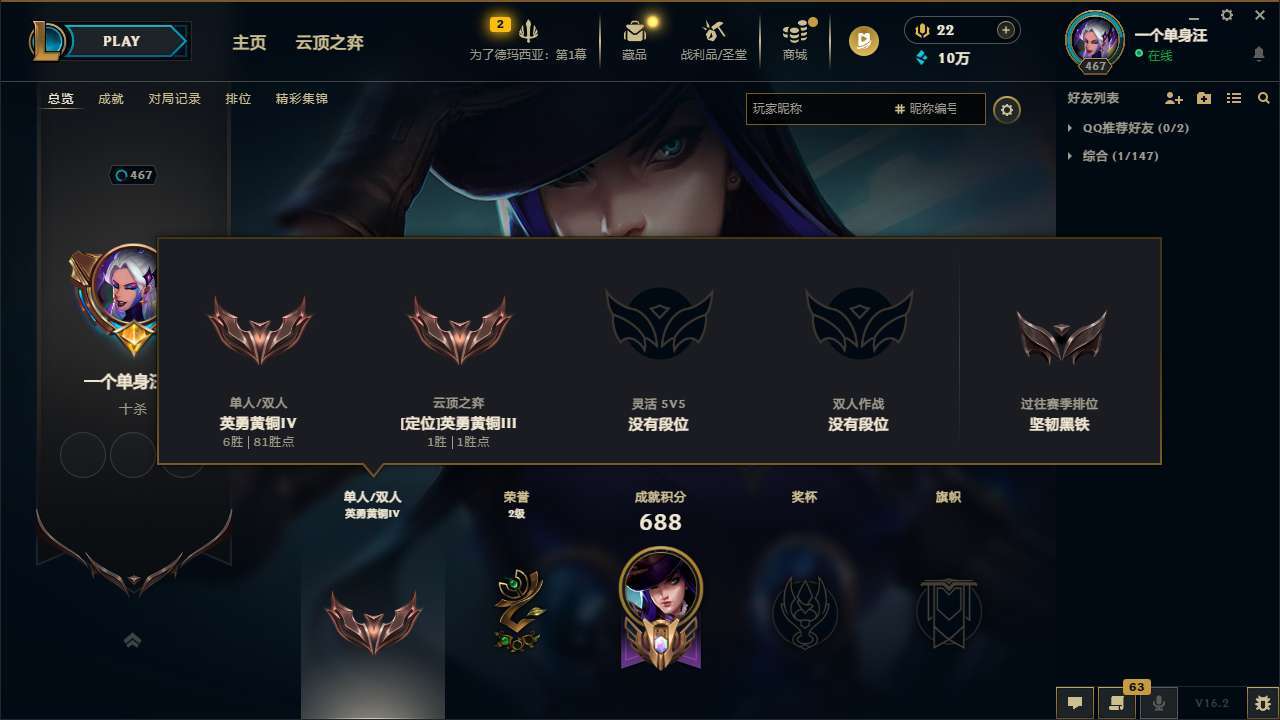Viewport: 1280px width, 720px height.
Task: Open the 对局记录 match history tab
Action: tap(173, 98)
